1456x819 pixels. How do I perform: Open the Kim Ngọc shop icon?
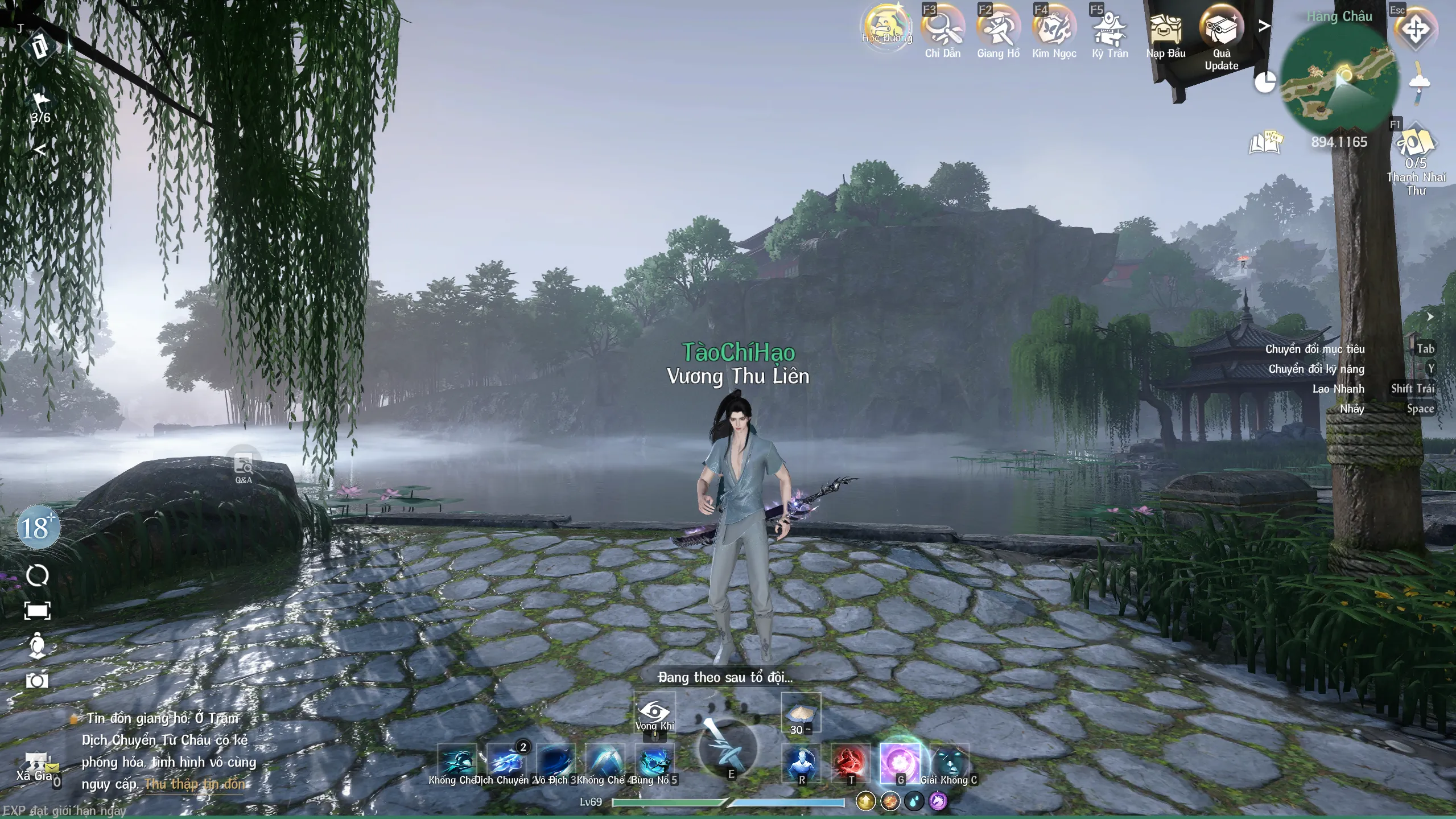coord(1054,28)
